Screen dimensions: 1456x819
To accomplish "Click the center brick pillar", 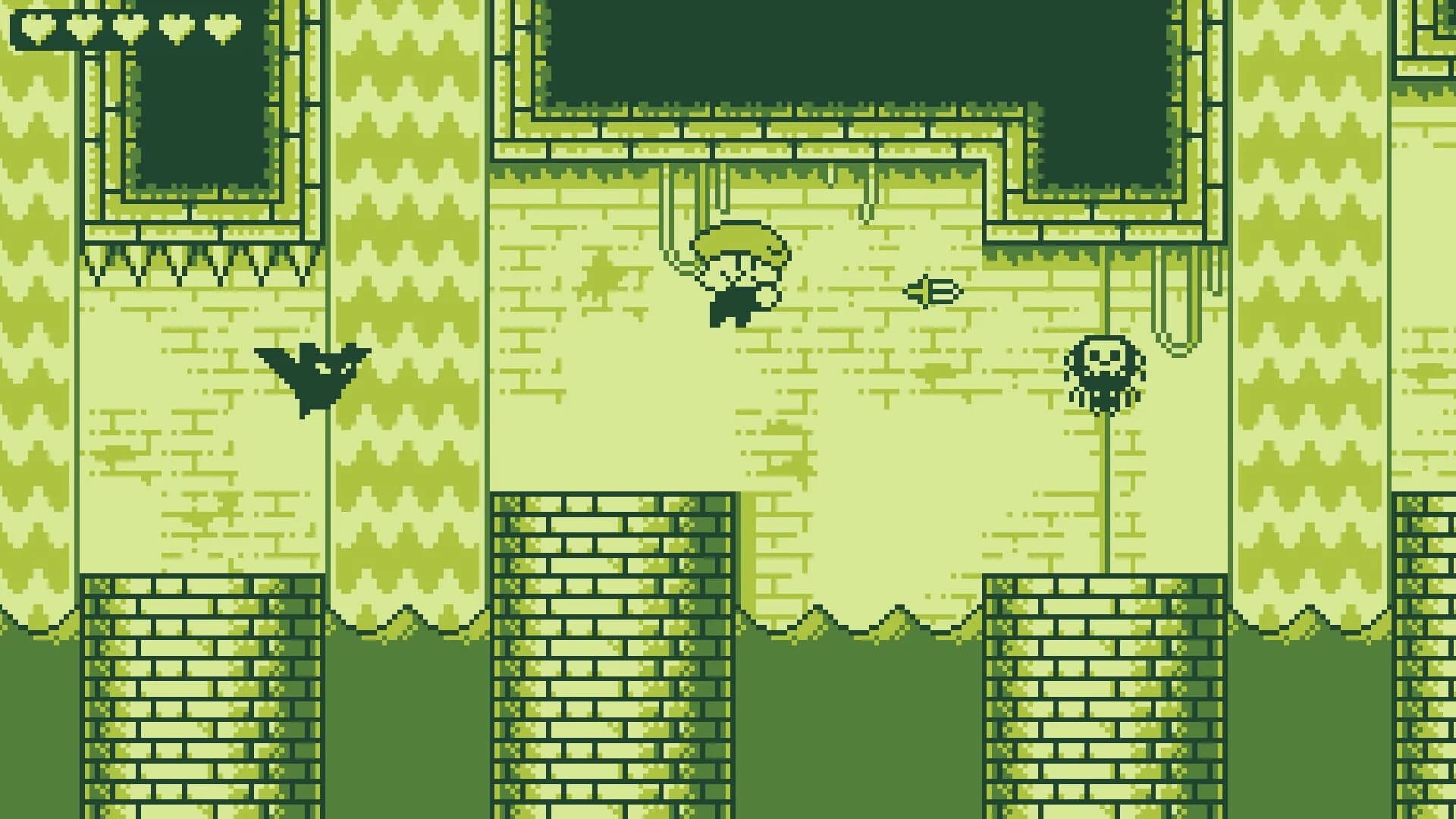I will [614, 645].
